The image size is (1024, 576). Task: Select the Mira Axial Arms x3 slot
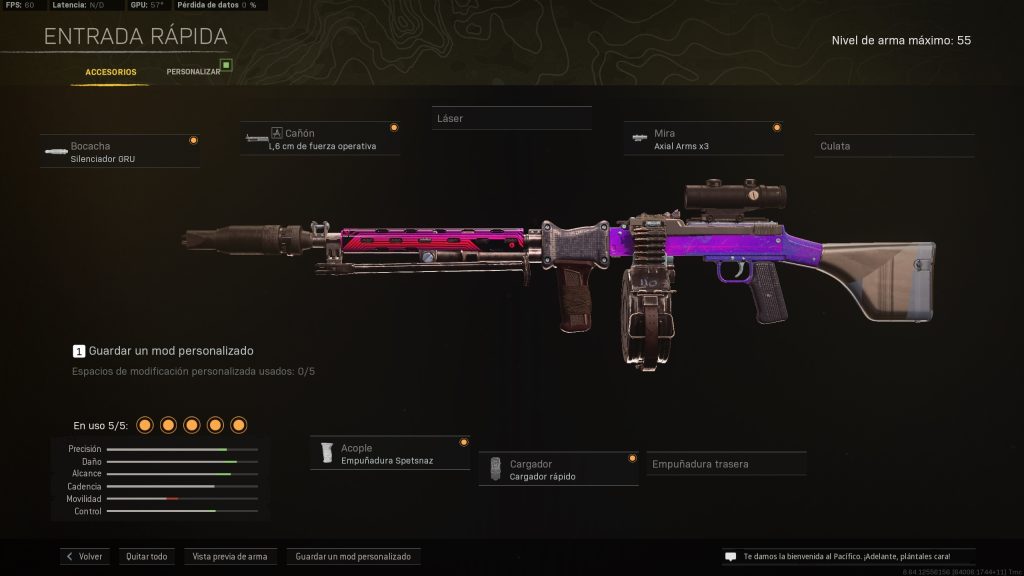click(702, 139)
